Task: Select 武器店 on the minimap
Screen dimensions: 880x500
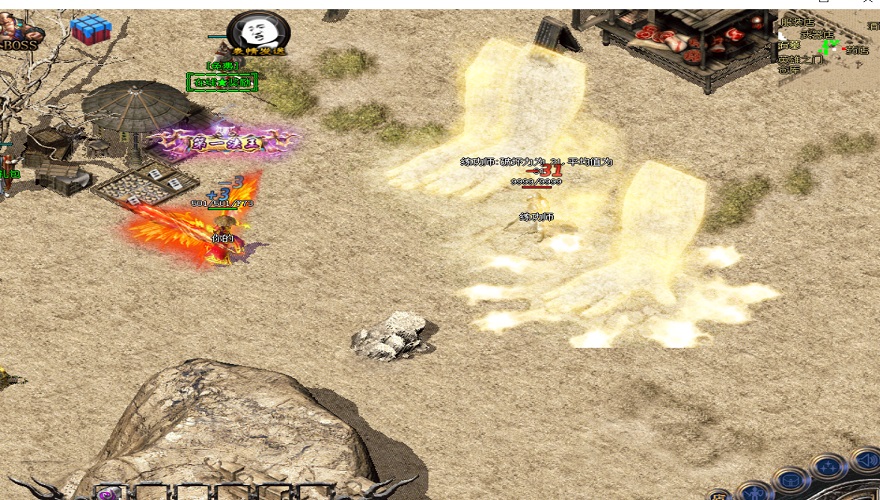Action: point(820,34)
